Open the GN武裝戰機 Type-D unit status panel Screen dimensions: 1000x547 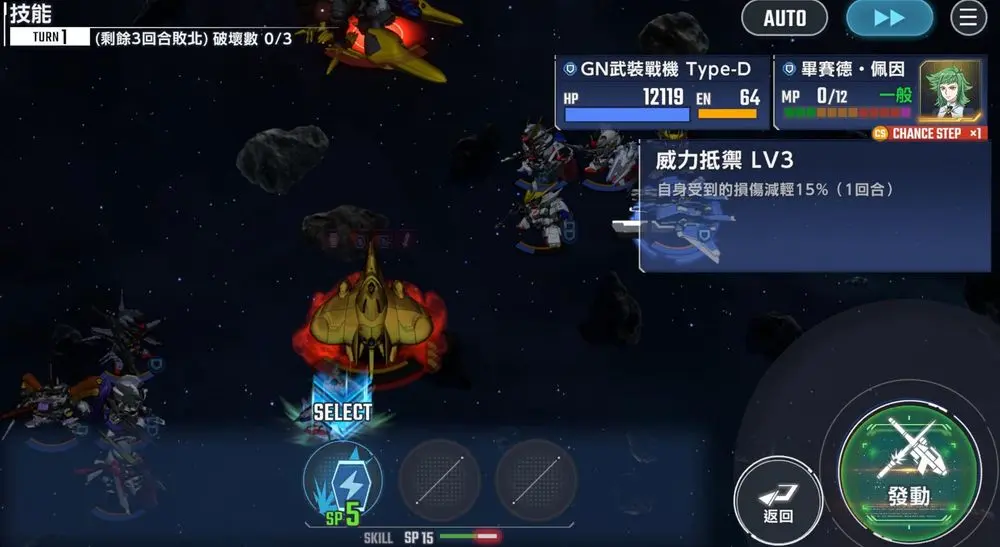662,93
